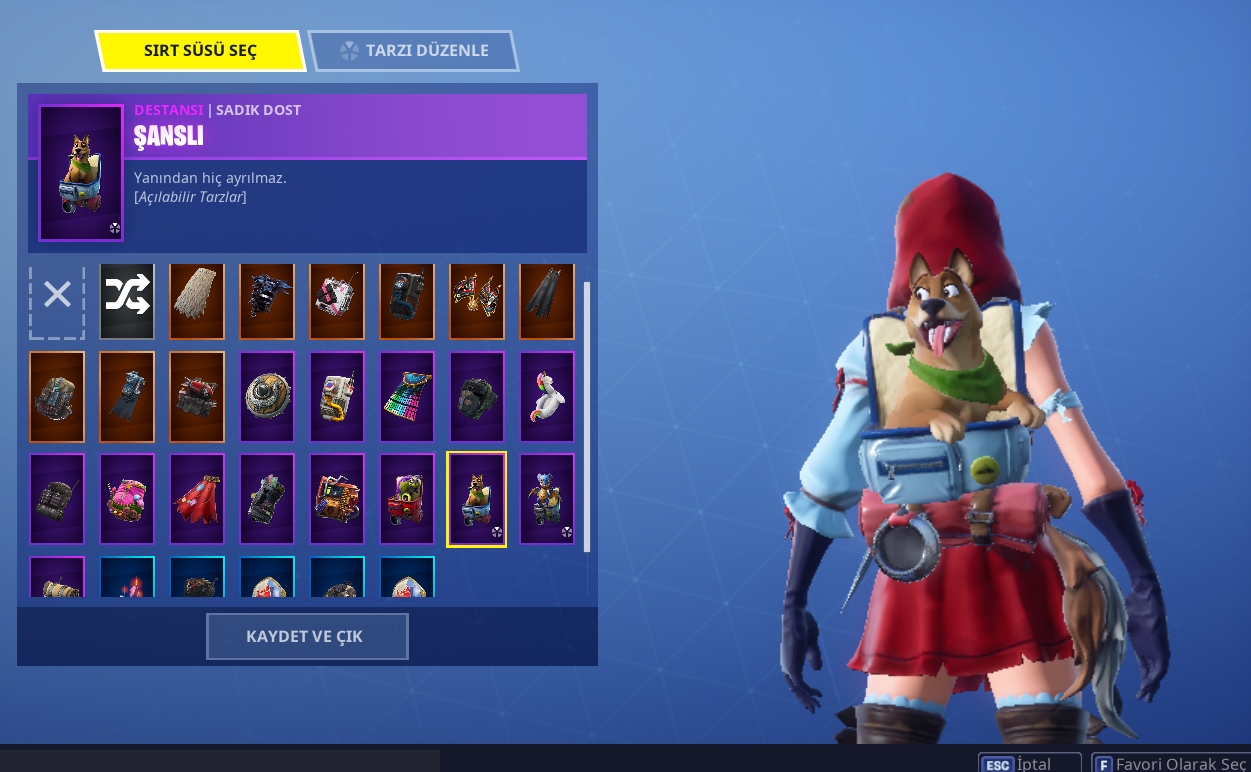This screenshot has height=772, width=1251.
Task: Select the random shuffle back bling
Action: point(127,302)
